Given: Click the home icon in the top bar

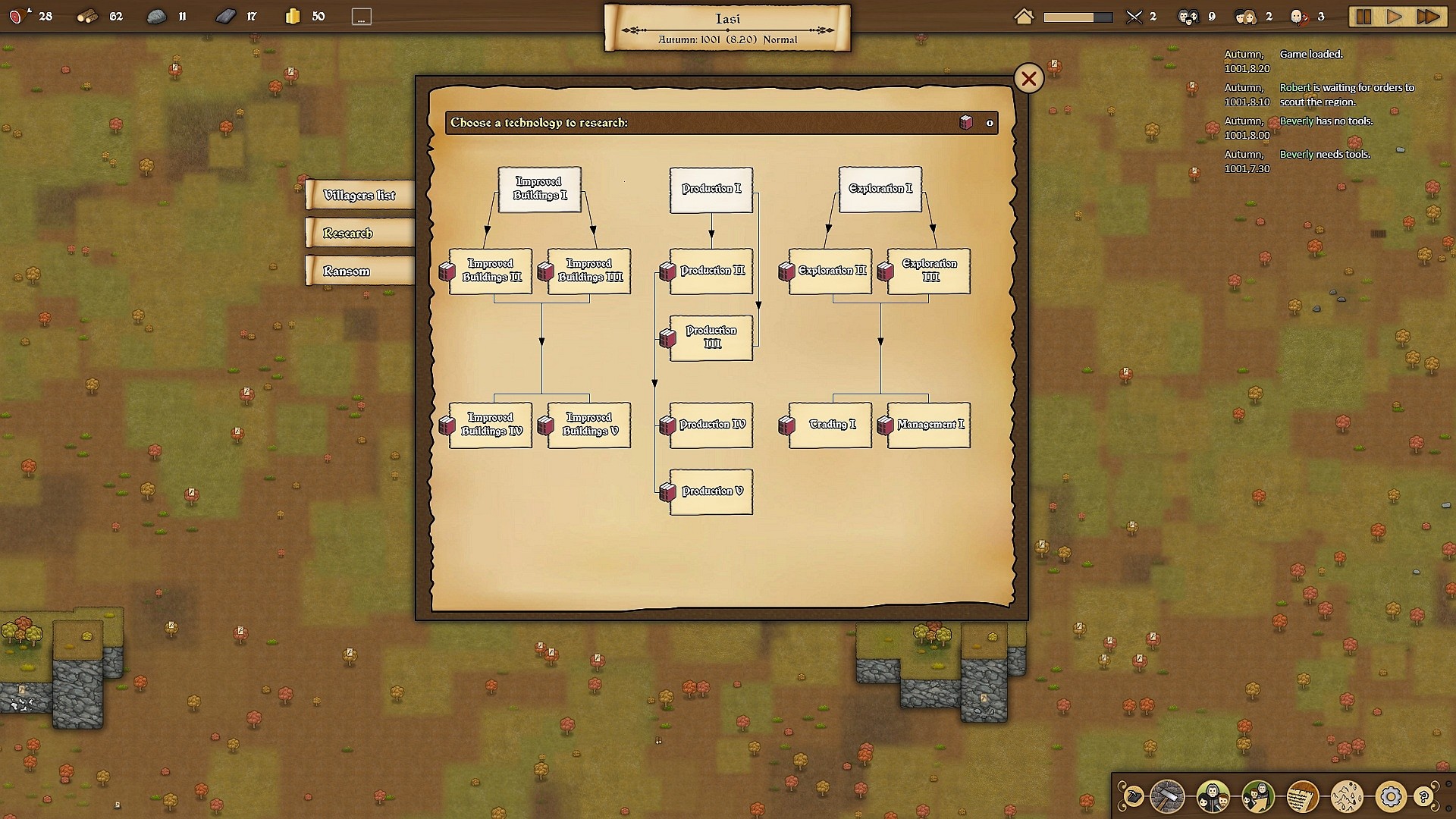Looking at the screenshot, I should coord(1024,16).
